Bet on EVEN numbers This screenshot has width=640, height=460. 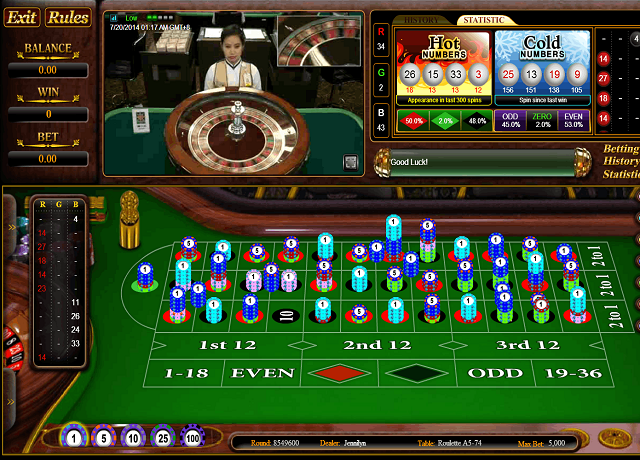(263, 373)
